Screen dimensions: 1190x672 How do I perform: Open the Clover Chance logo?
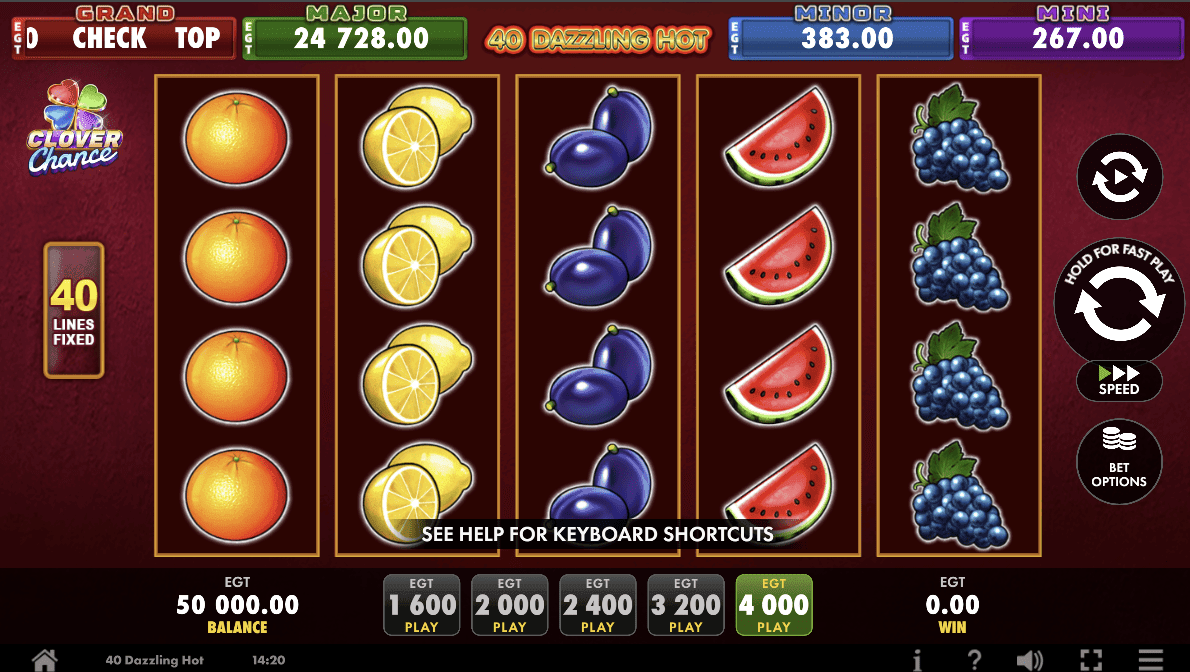[x=73, y=128]
